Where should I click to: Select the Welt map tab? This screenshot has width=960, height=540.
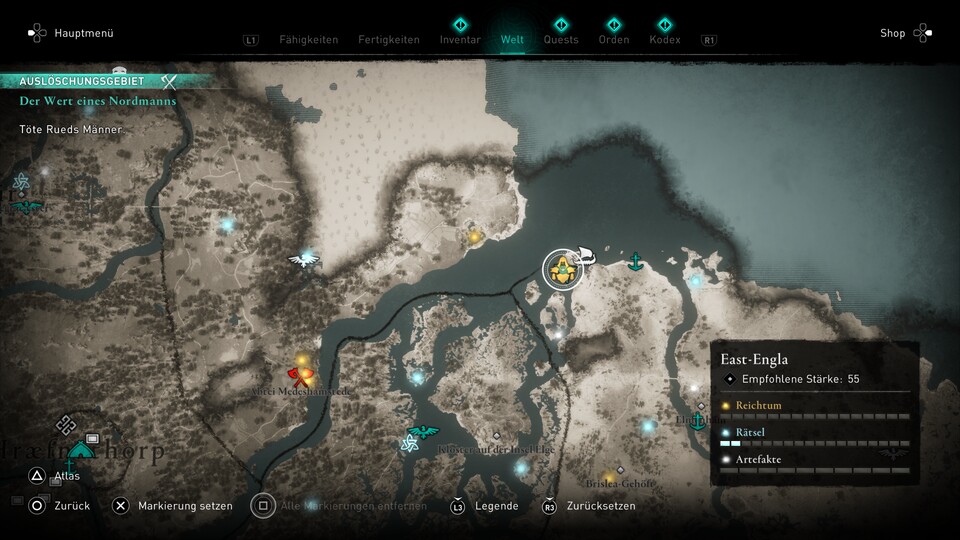click(512, 40)
